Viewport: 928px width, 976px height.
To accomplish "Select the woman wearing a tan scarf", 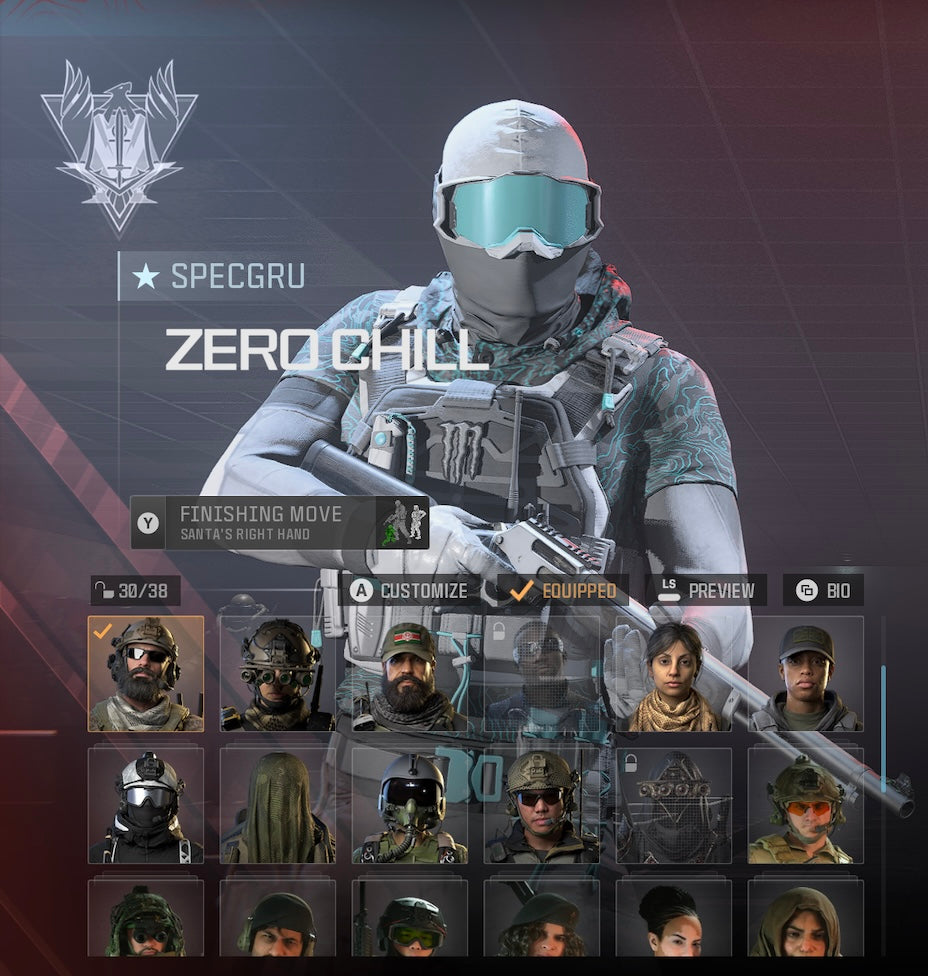I will point(673,674).
